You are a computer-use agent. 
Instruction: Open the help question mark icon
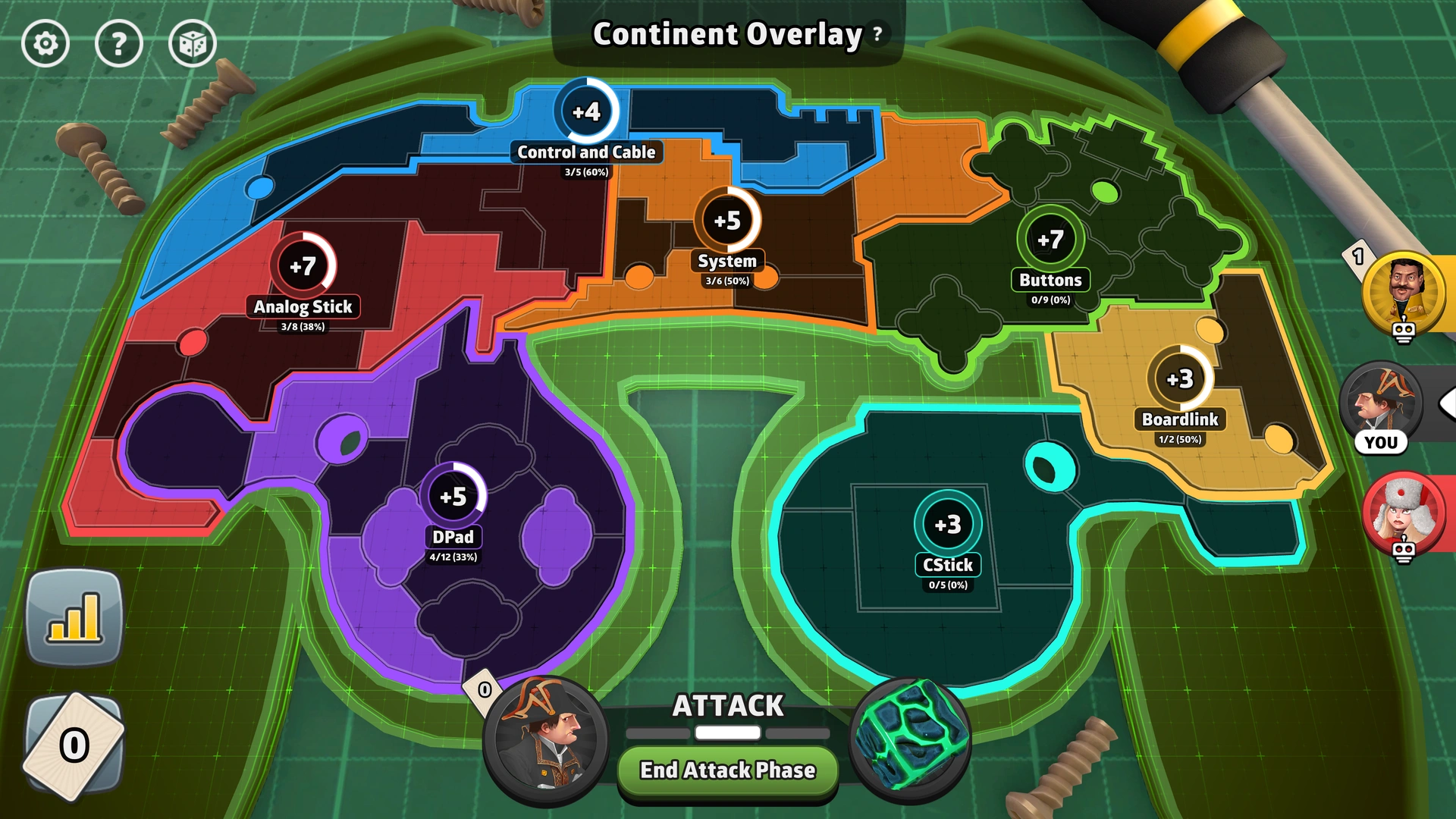point(119,43)
